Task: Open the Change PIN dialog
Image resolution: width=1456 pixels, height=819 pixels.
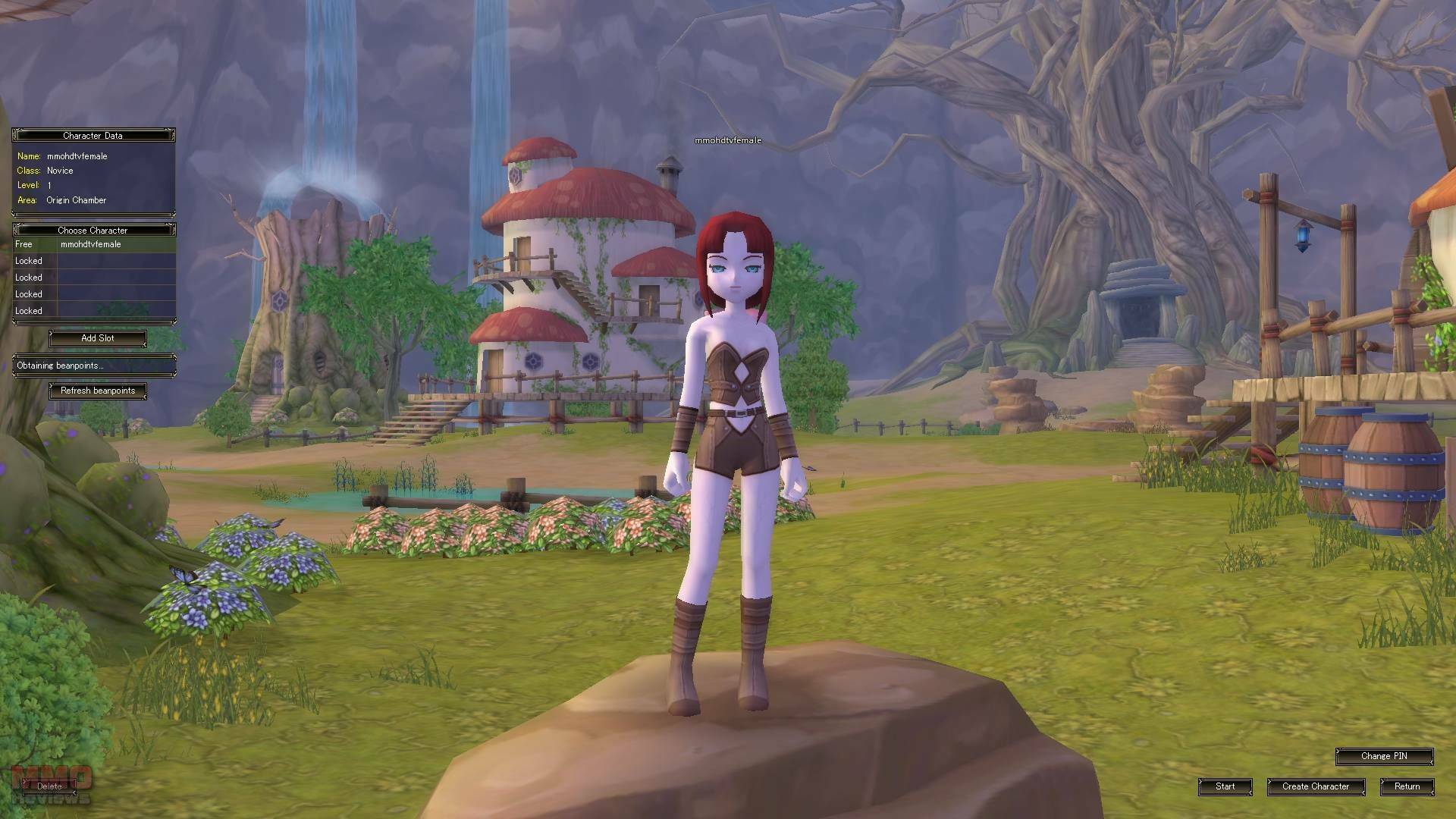Action: click(x=1384, y=756)
